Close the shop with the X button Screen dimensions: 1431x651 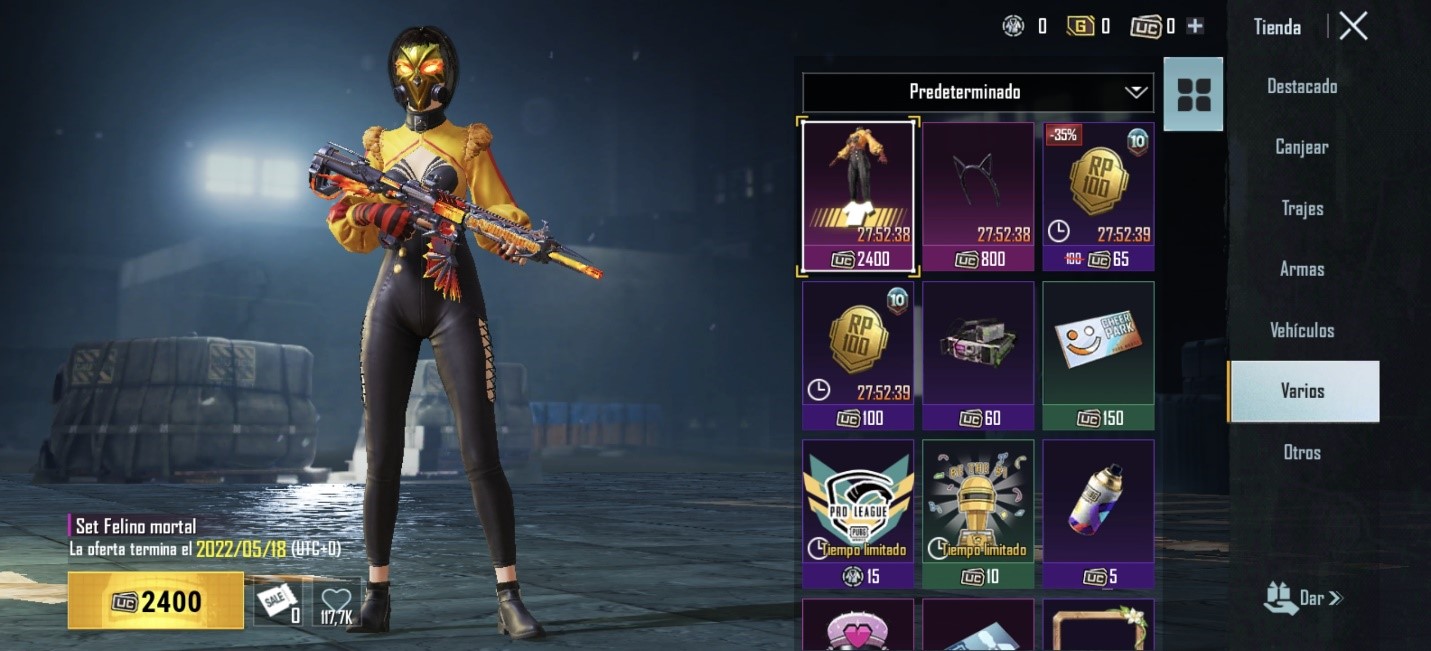coord(1353,27)
